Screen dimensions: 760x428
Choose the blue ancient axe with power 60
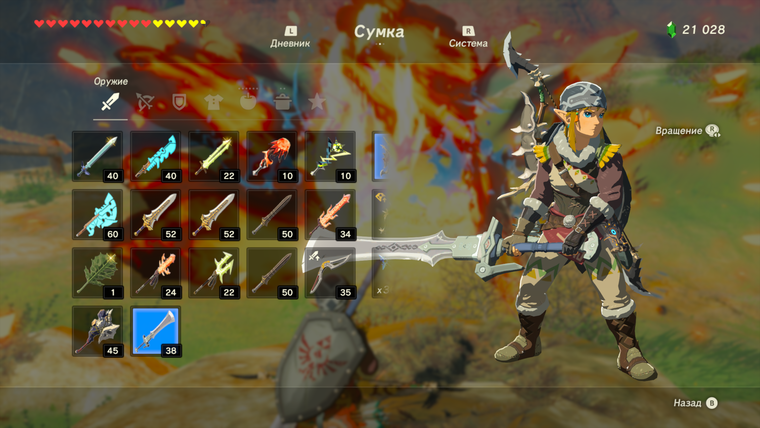pos(98,214)
